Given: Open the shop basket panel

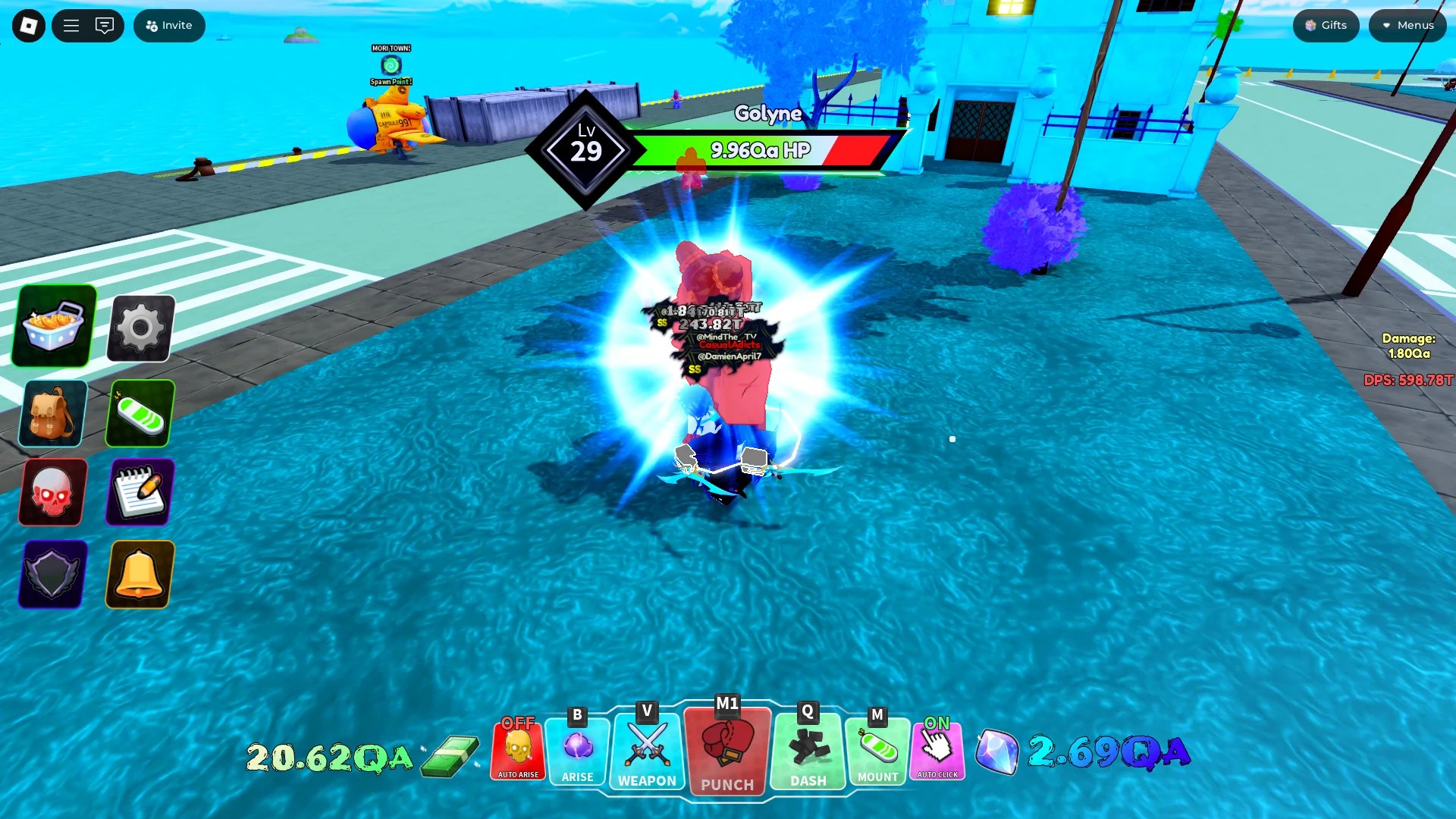Looking at the screenshot, I should (x=52, y=326).
